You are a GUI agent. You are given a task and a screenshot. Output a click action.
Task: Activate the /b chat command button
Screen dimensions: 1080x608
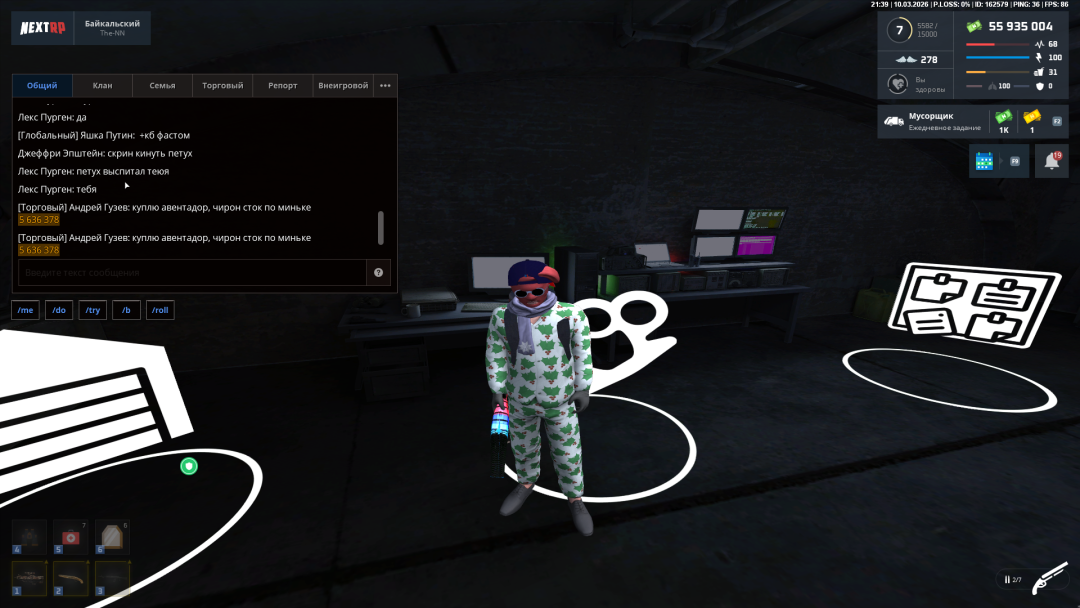click(x=126, y=311)
